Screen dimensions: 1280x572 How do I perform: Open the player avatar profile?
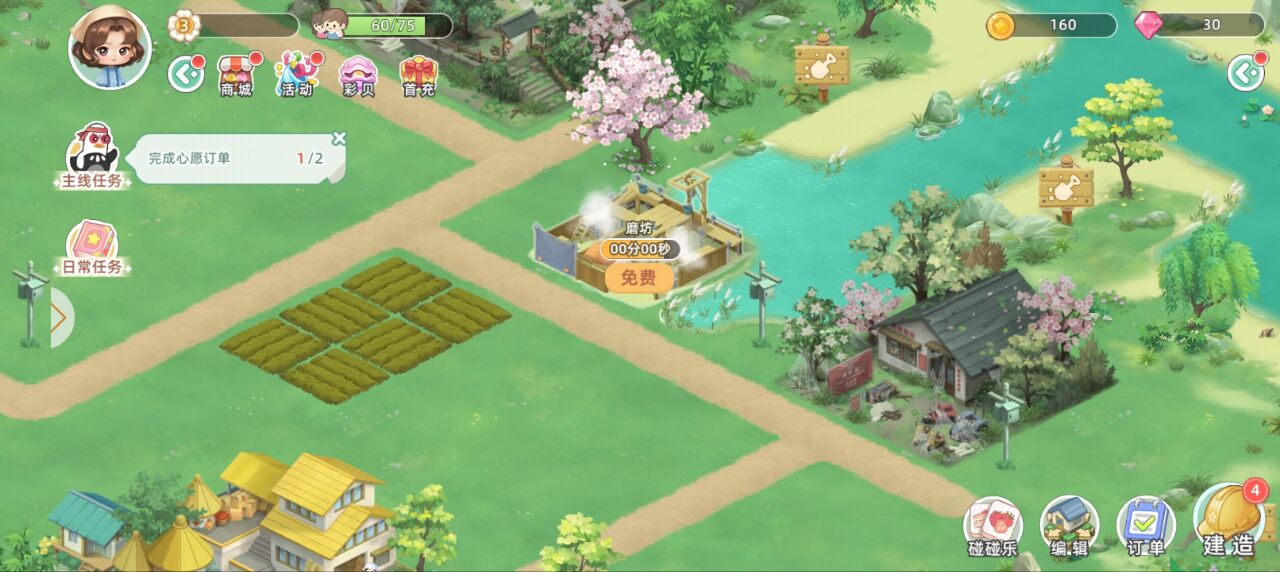(x=110, y=47)
